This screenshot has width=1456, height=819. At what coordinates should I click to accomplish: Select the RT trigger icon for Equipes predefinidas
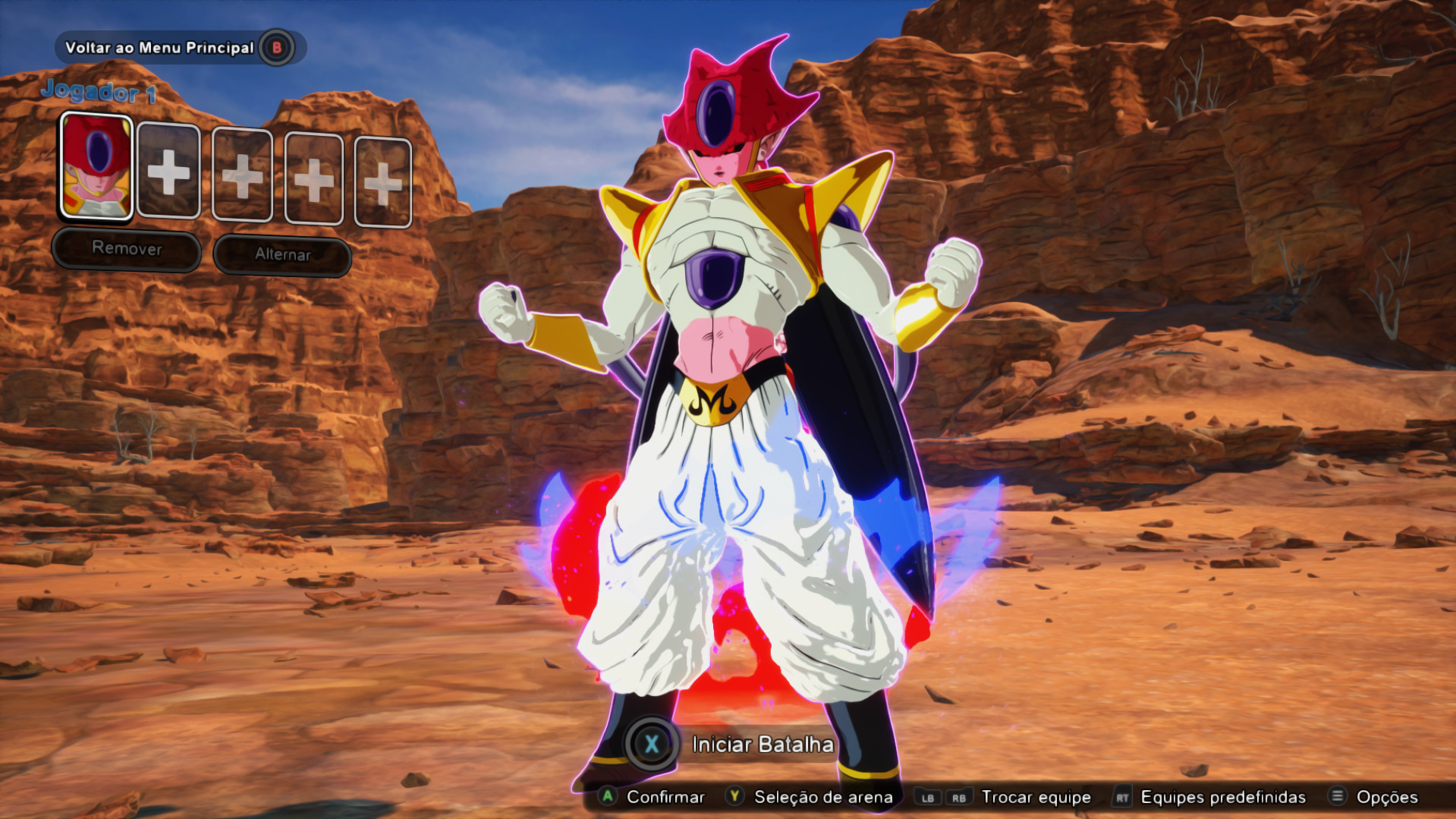tap(1123, 798)
